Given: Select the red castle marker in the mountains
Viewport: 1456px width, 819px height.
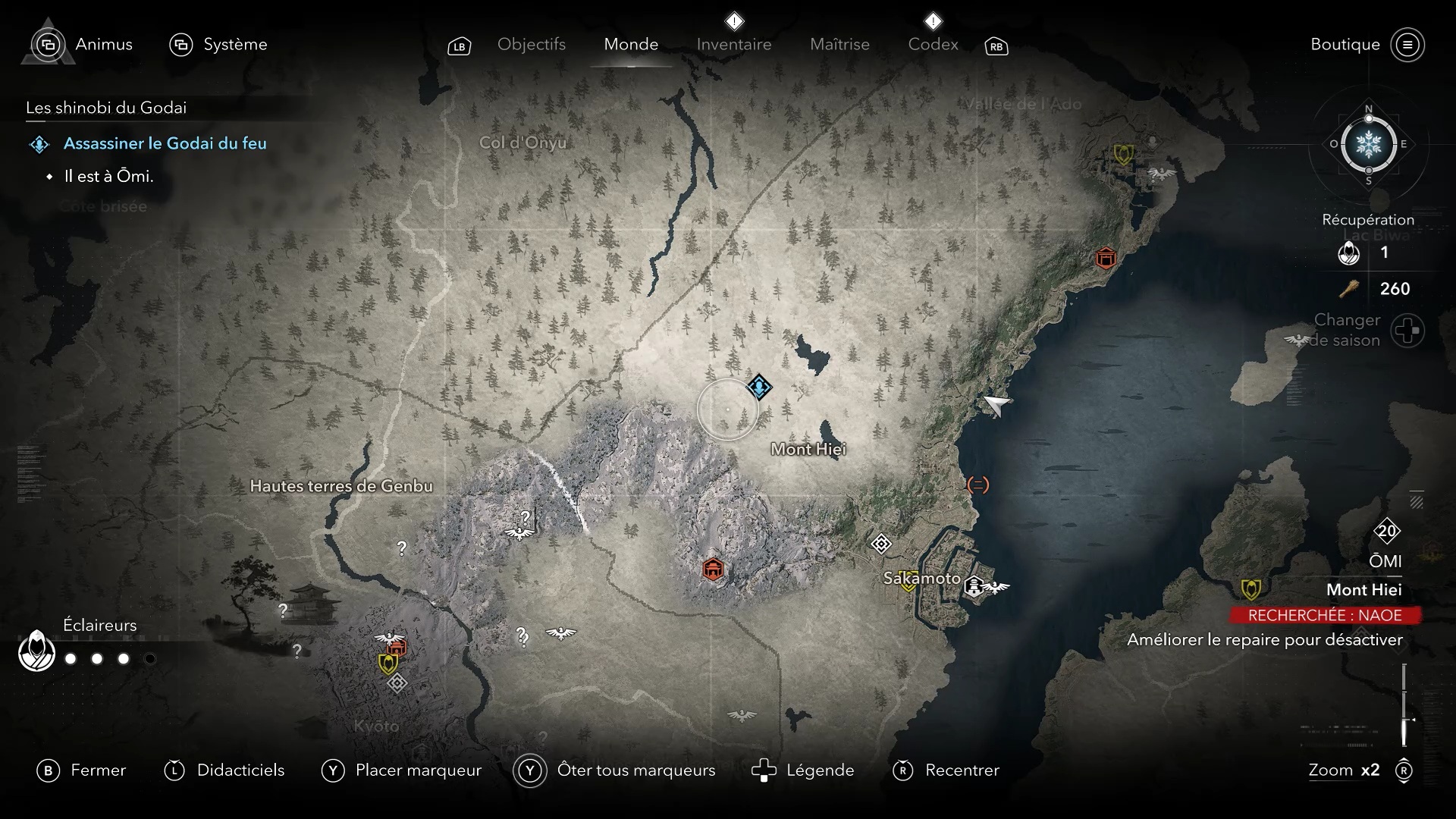Looking at the screenshot, I should click(x=713, y=569).
